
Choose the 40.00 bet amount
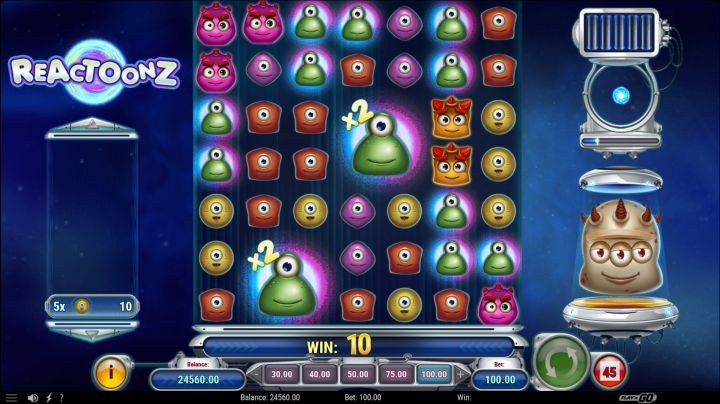pyautogui.click(x=320, y=374)
